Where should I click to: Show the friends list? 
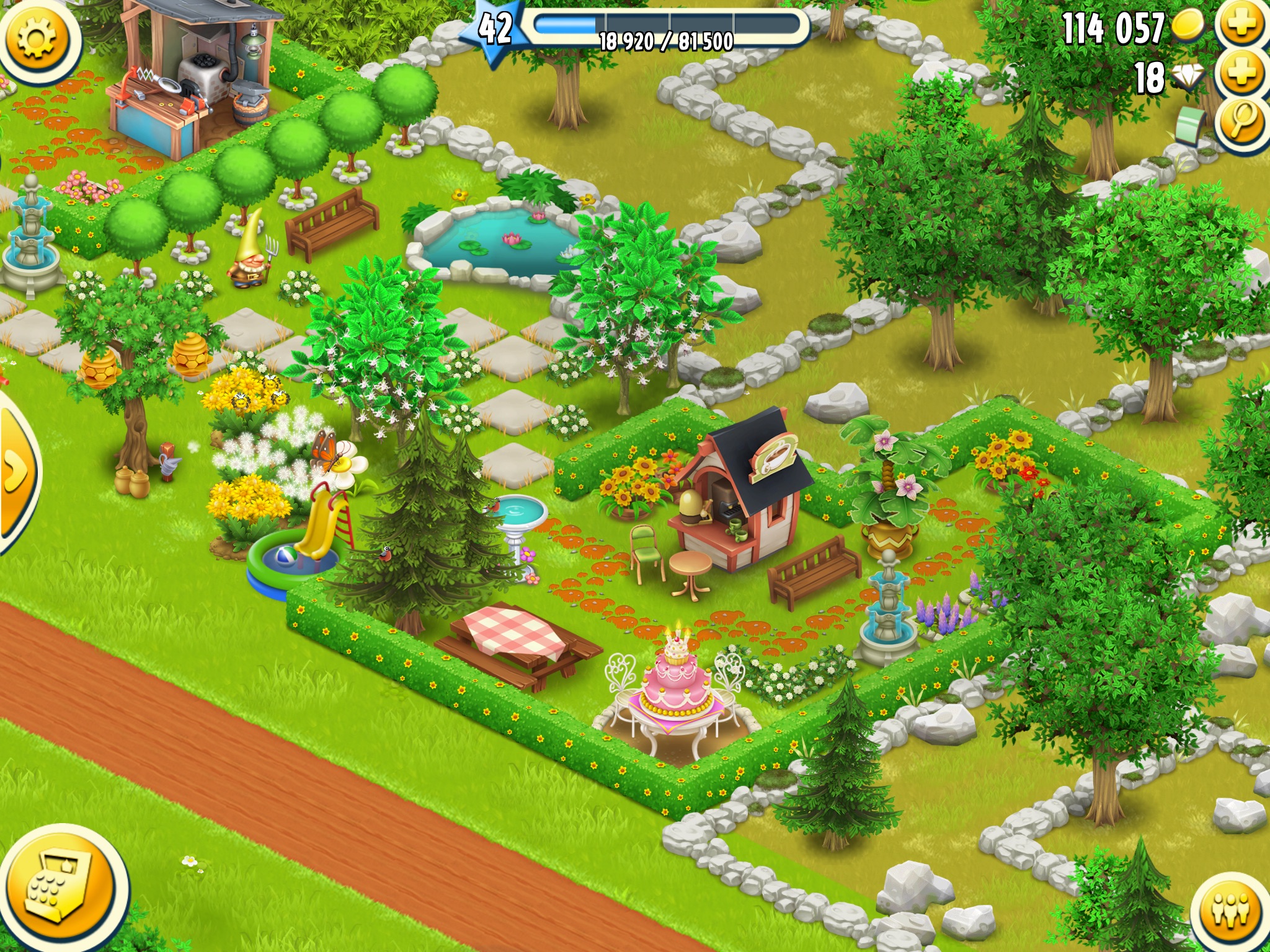tap(1230, 912)
